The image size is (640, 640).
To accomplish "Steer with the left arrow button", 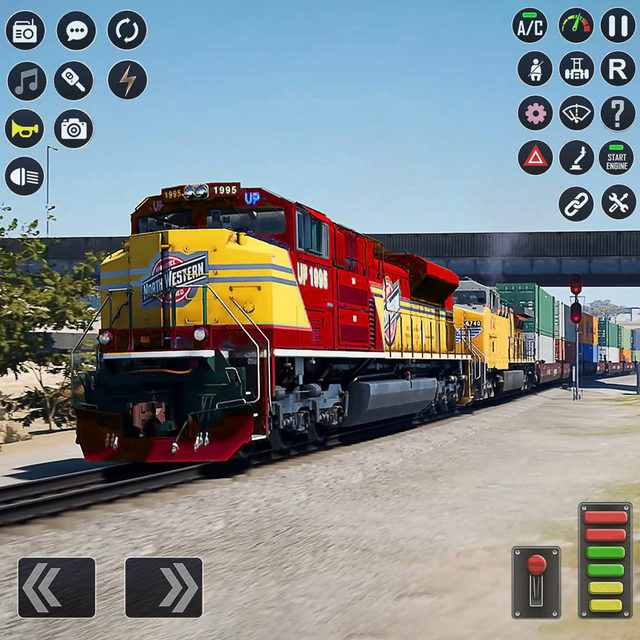I will (56, 587).
